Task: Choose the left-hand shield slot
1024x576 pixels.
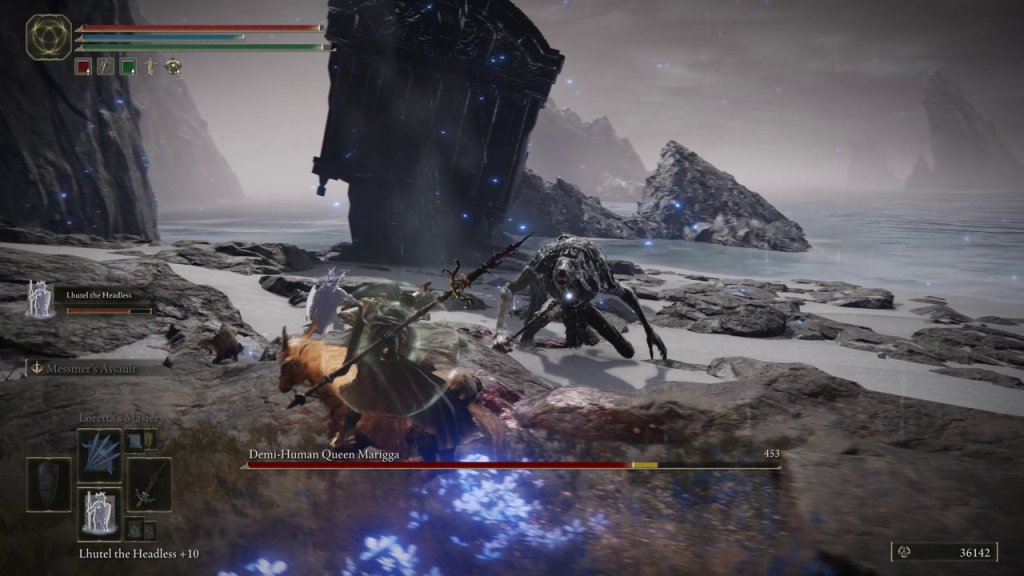Action: 48,485
